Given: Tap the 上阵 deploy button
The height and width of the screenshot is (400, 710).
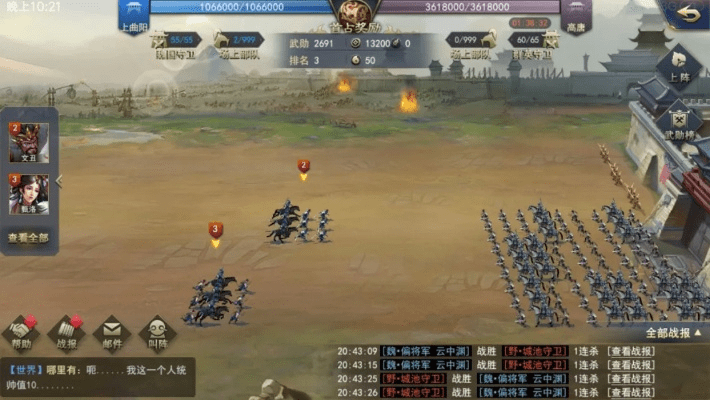Looking at the screenshot, I should tap(679, 66).
